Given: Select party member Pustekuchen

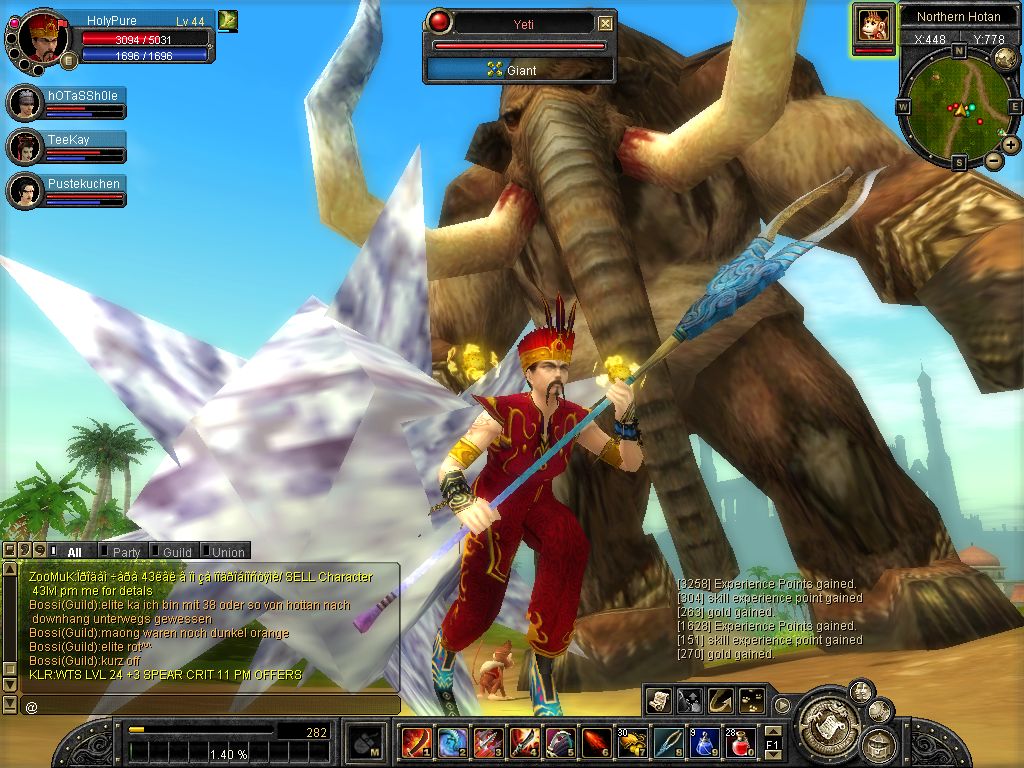Looking at the screenshot, I should click(x=83, y=184).
